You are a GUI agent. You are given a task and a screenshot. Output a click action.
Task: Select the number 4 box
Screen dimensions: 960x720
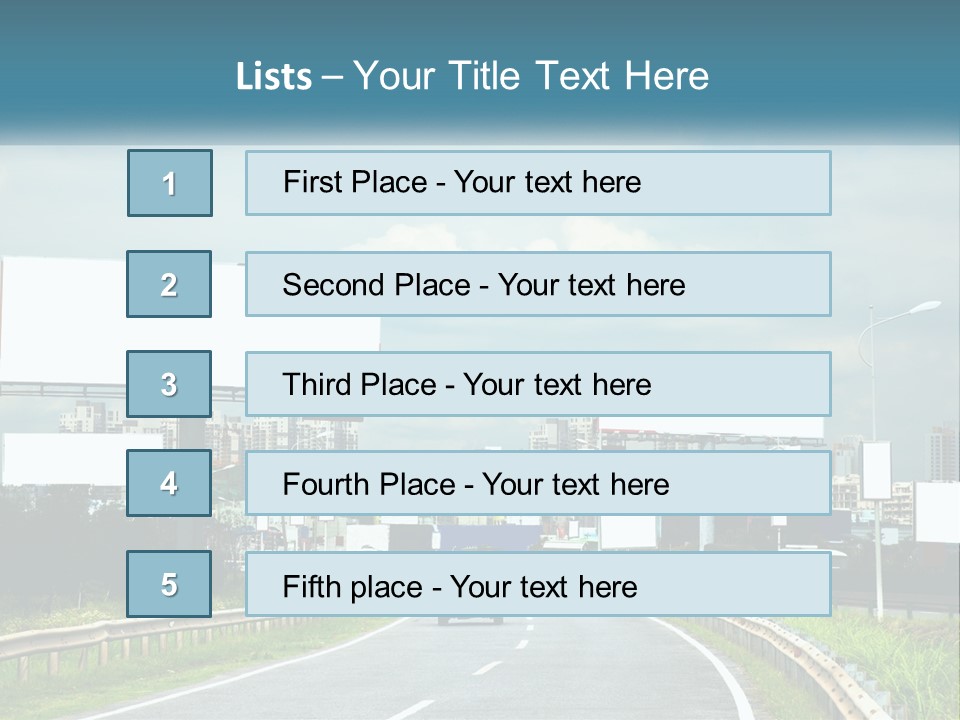coord(170,483)
